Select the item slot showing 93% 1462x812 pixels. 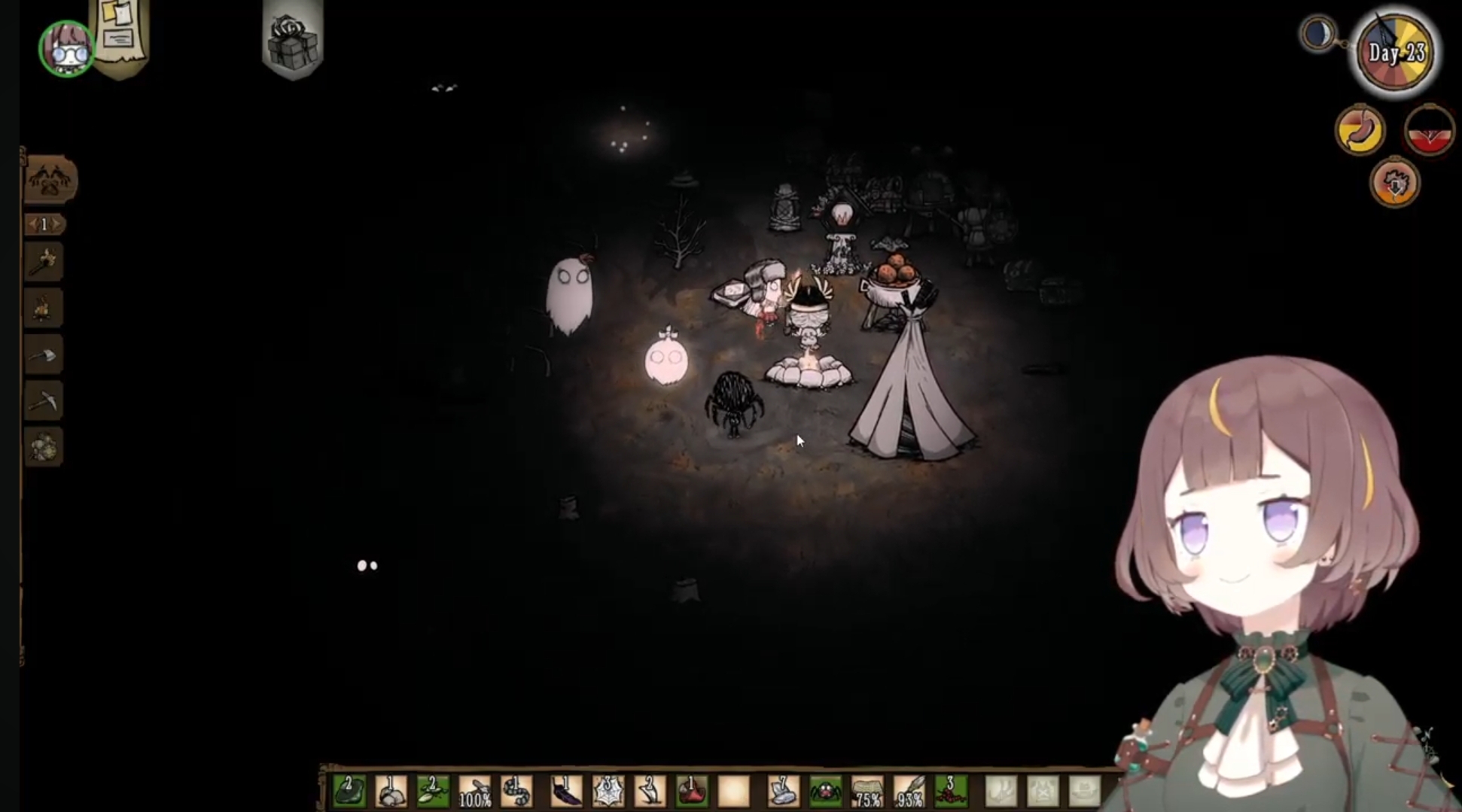pyautogui.click(x=909, y=791)
